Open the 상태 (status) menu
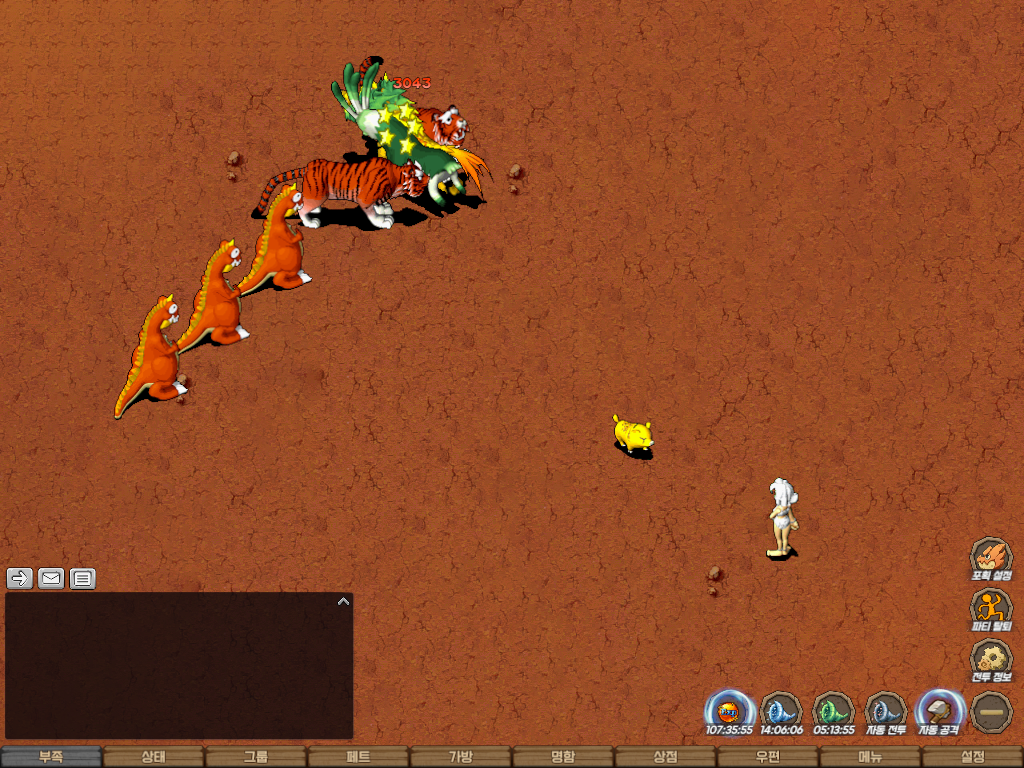The height and width of the screenshot is (768, 1024). click(x=153, y=757)
